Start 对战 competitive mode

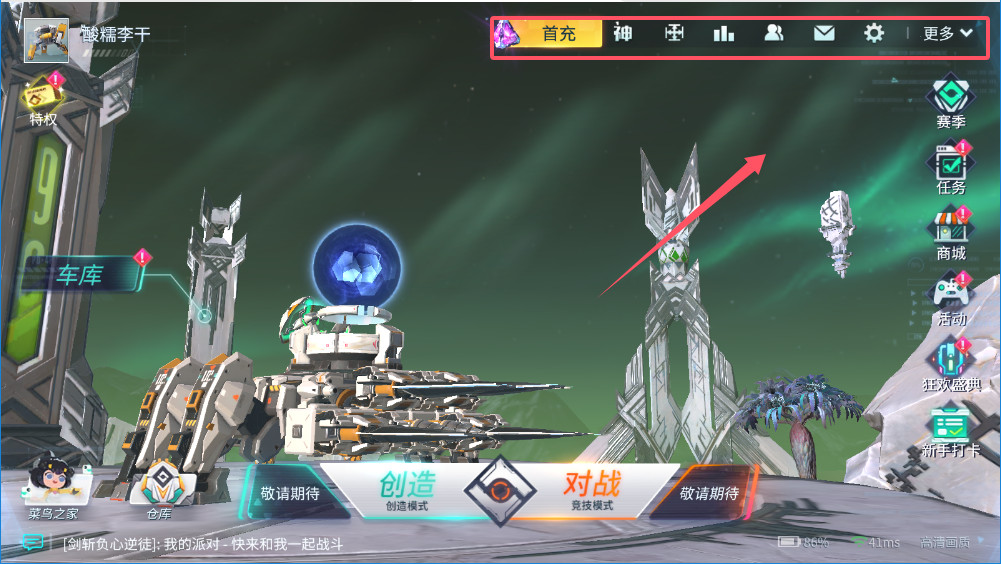click(x=591, y=490)
